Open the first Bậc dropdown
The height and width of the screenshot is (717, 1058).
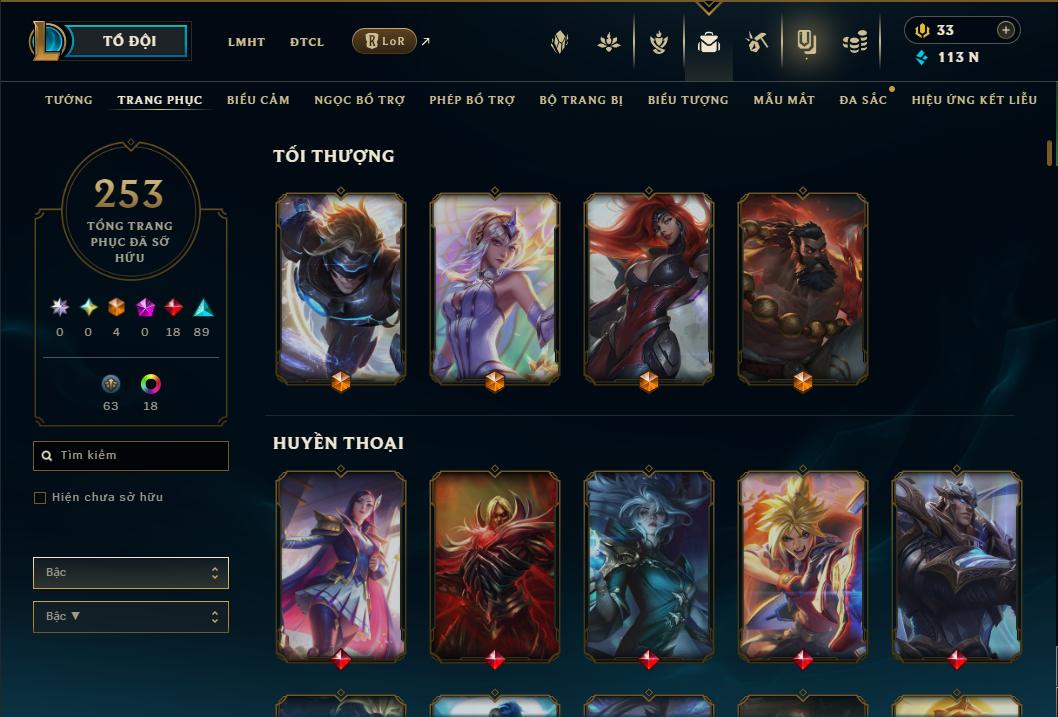coord(131,573)
